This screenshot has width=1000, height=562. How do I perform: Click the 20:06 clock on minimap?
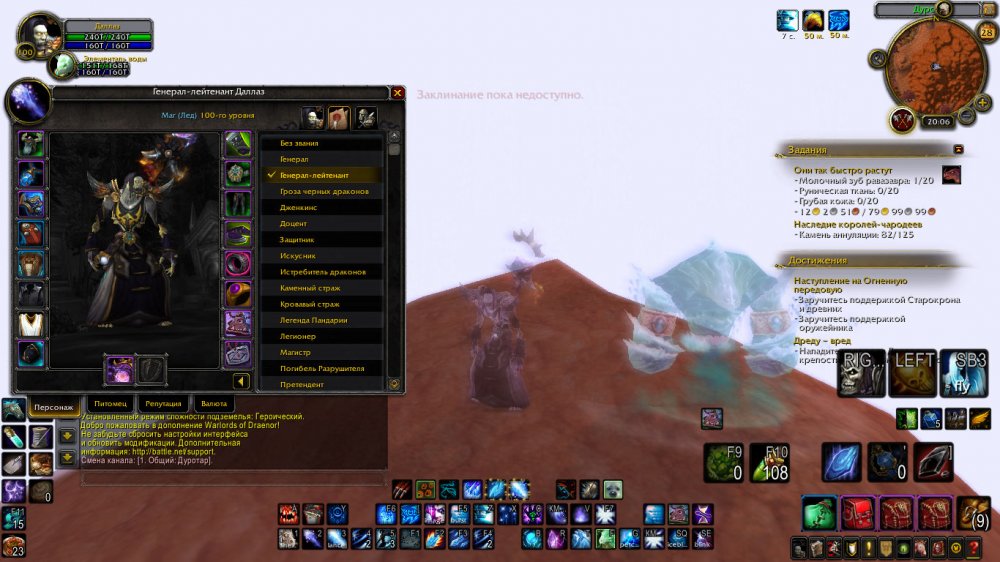[938, 121]
